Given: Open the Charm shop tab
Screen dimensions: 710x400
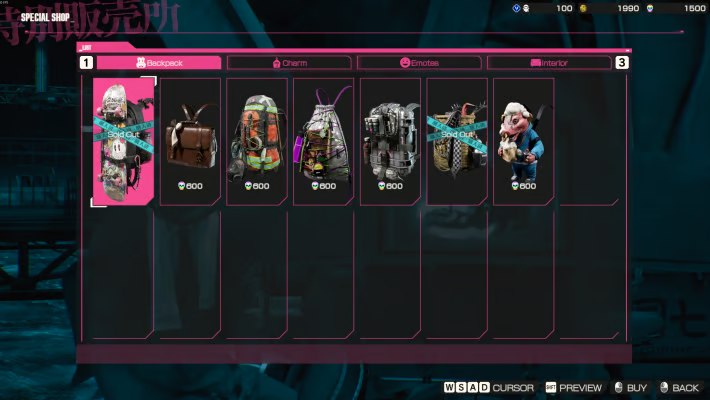Looking at the screenshot, I should [290, 62].
